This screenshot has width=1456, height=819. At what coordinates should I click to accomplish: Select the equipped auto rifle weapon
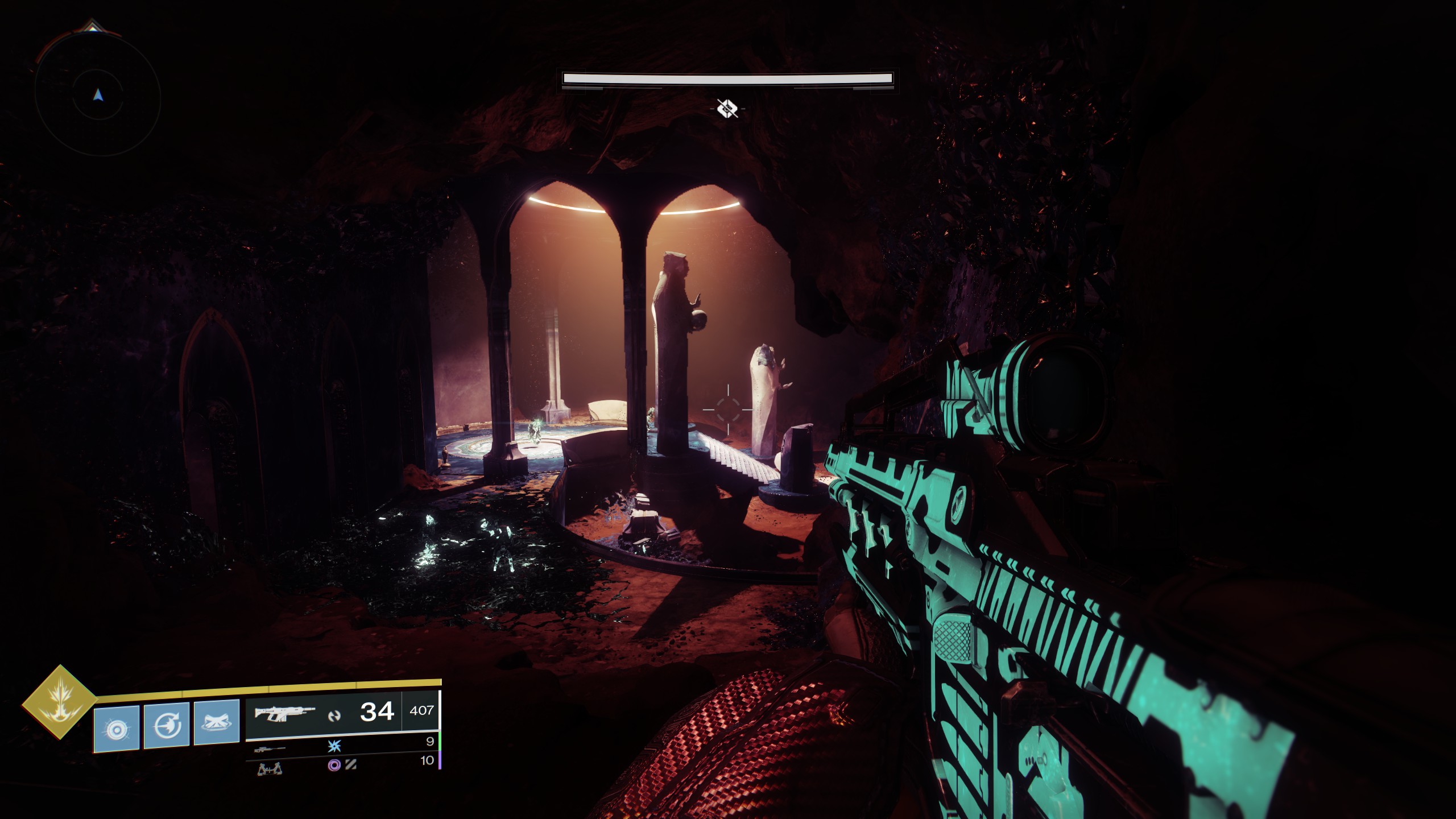pyautogui.click(x=284, y=713)
